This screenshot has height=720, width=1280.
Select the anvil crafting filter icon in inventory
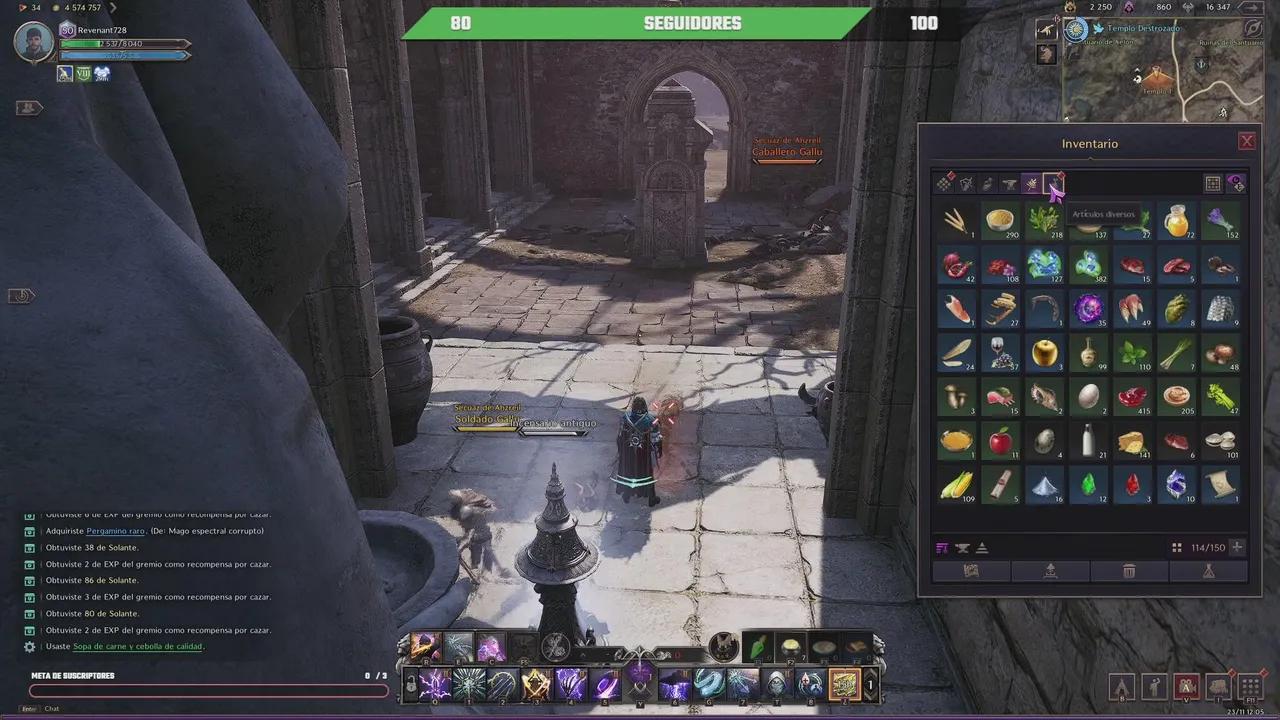coord(1009,183)
